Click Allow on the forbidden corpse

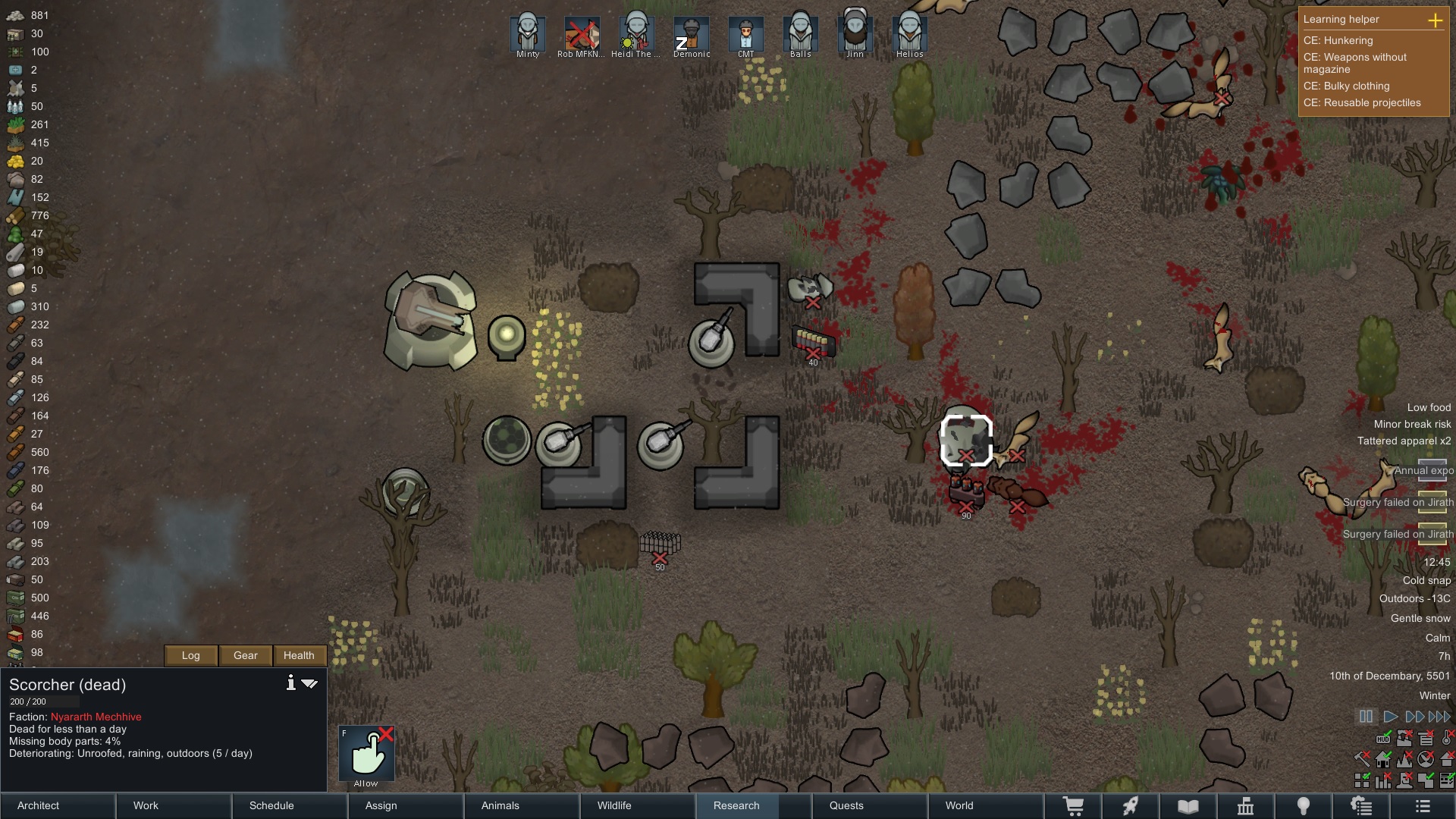pos(366,753)
